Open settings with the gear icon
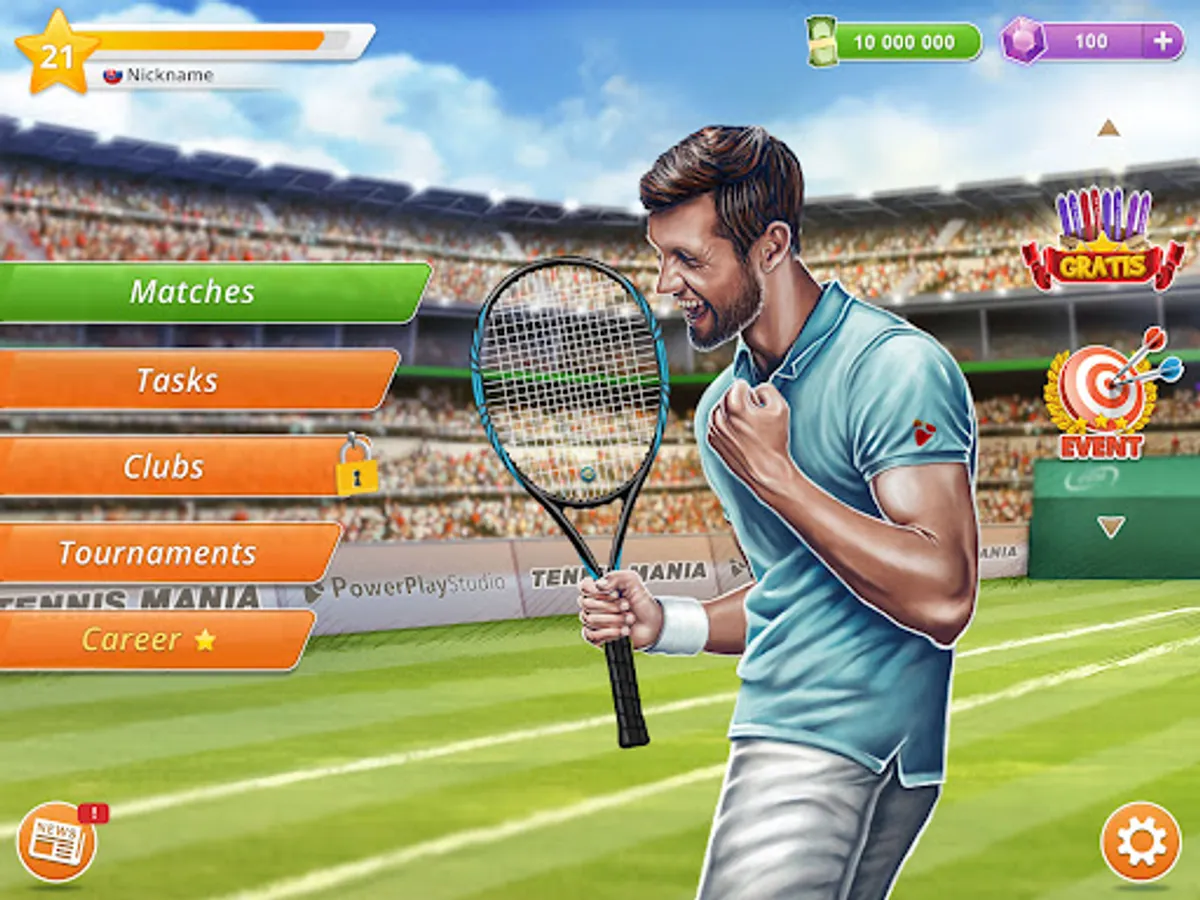Image resolution: width=1200 pixels, height=900 pixels. 1140,842
